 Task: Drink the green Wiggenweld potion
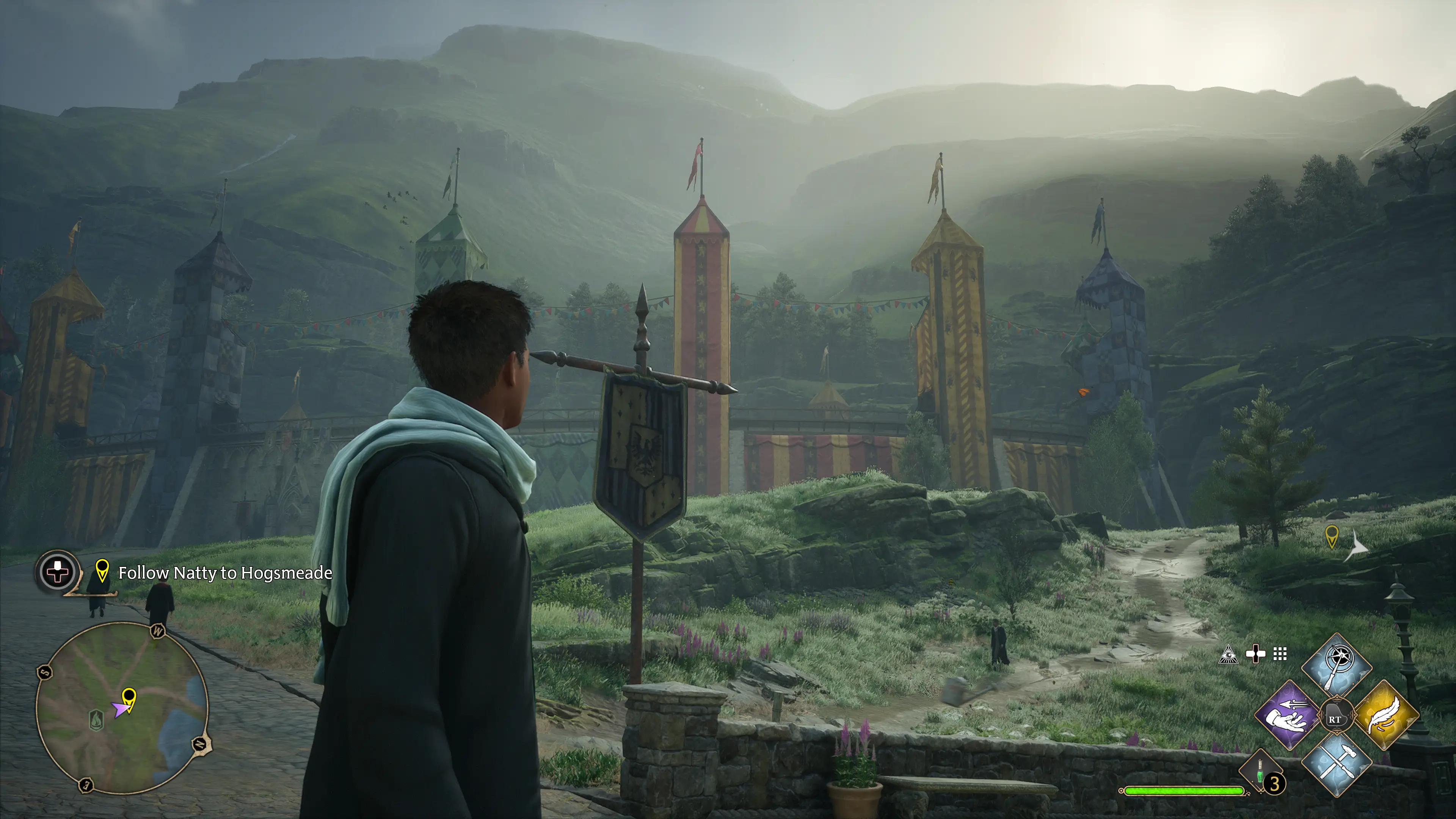tap(1260, 772)
